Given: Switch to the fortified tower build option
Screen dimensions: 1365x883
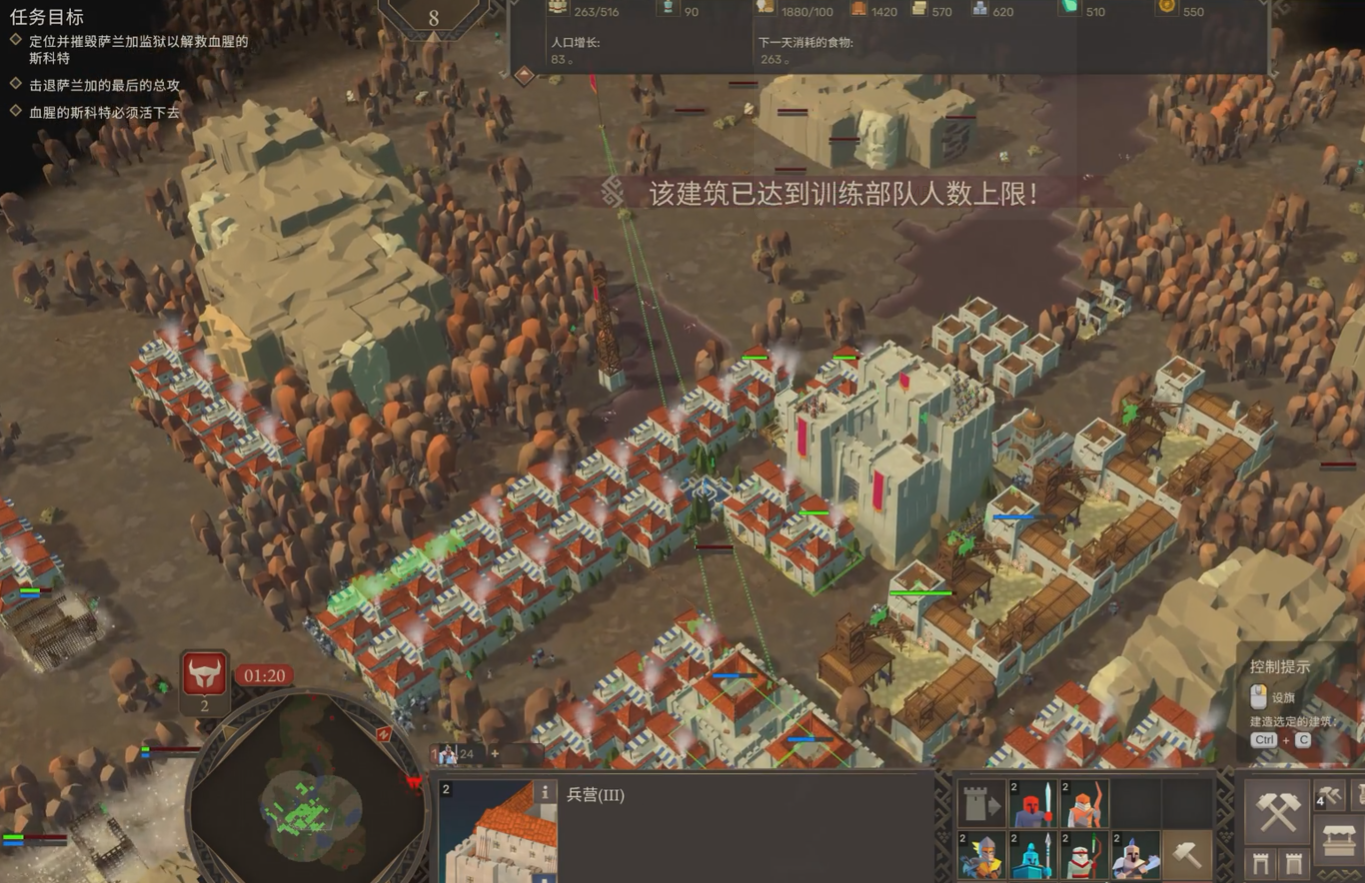Looking at the screenshot, I should click(1293, 863).
